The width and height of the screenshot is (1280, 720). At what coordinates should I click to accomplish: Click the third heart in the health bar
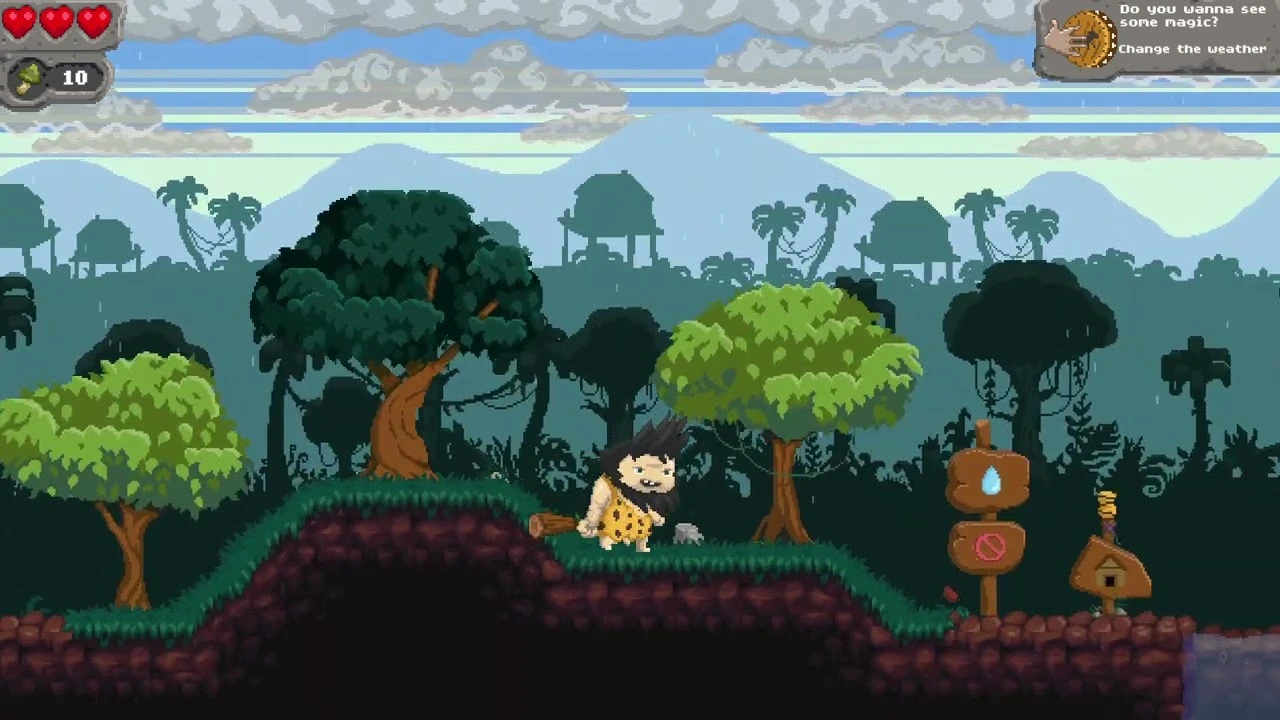94,22
